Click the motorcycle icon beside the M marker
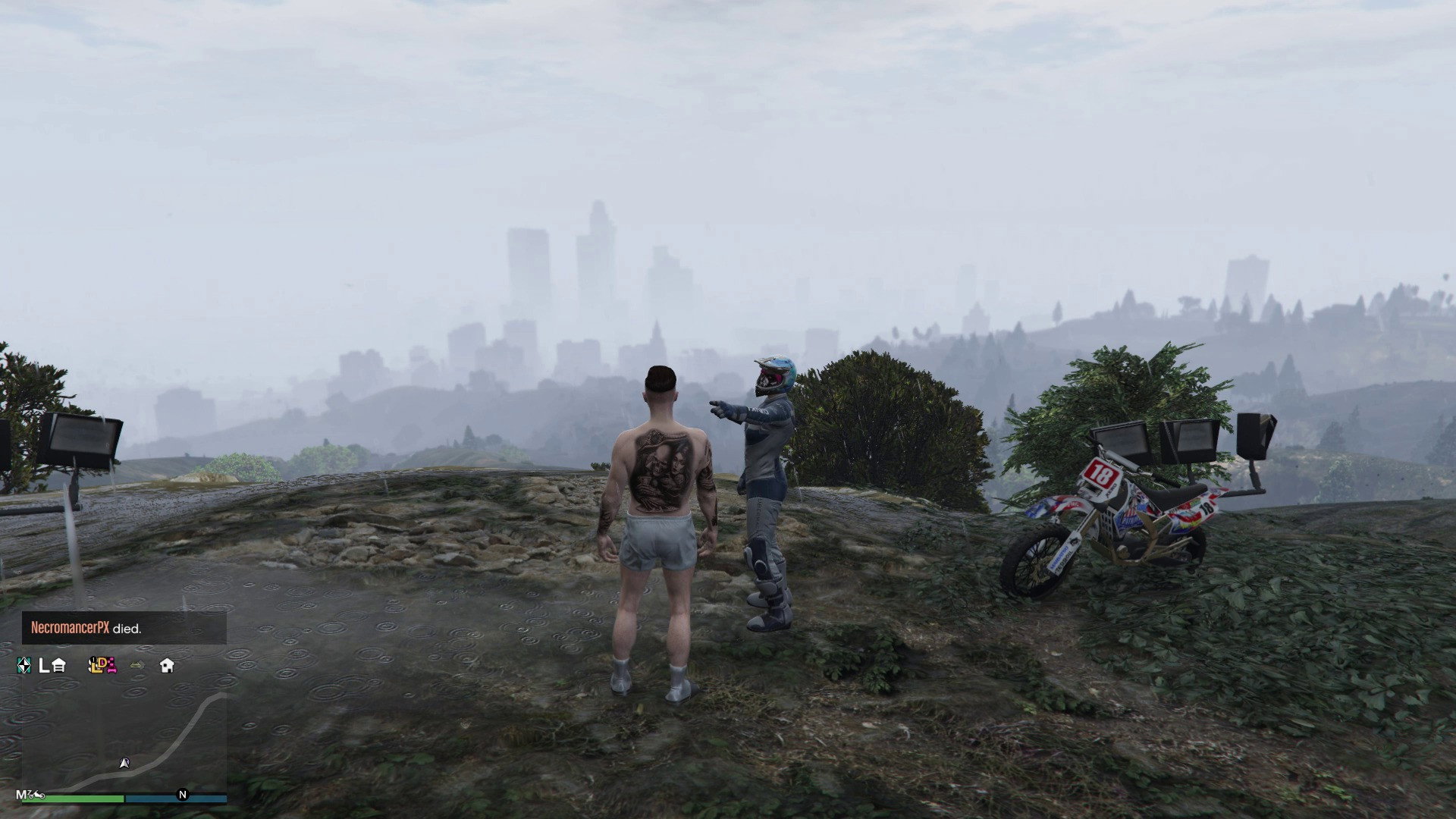Image resolution: width=1456 pixels, height=819 pixels. 36,795
